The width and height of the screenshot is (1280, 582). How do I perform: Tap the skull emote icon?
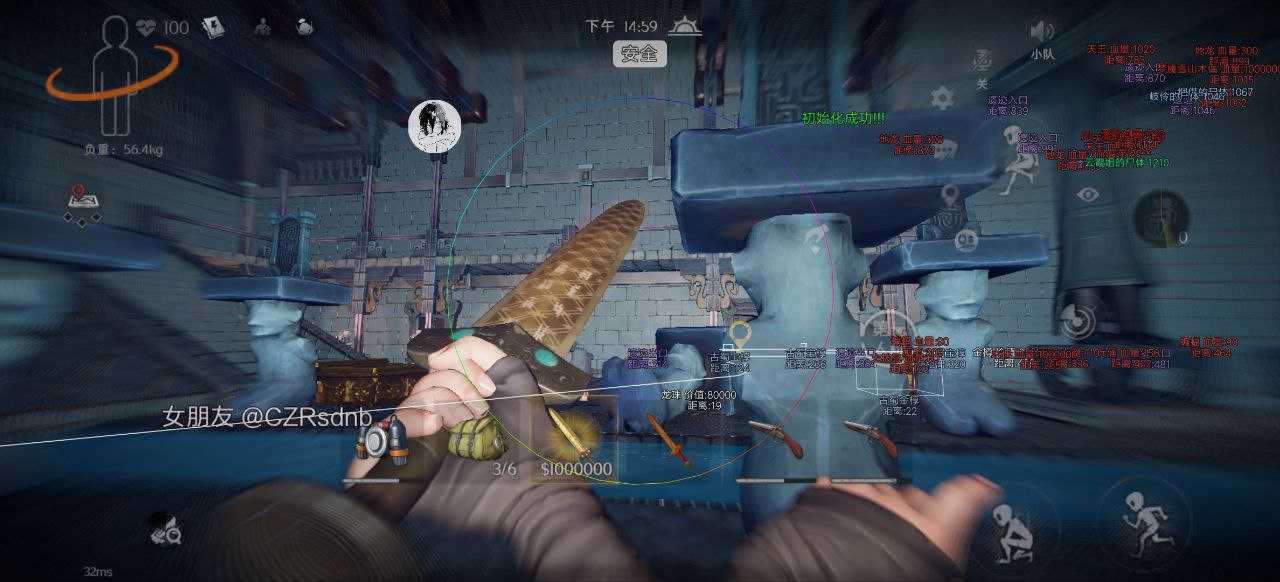pyautogui.click(x=966, y=241)
